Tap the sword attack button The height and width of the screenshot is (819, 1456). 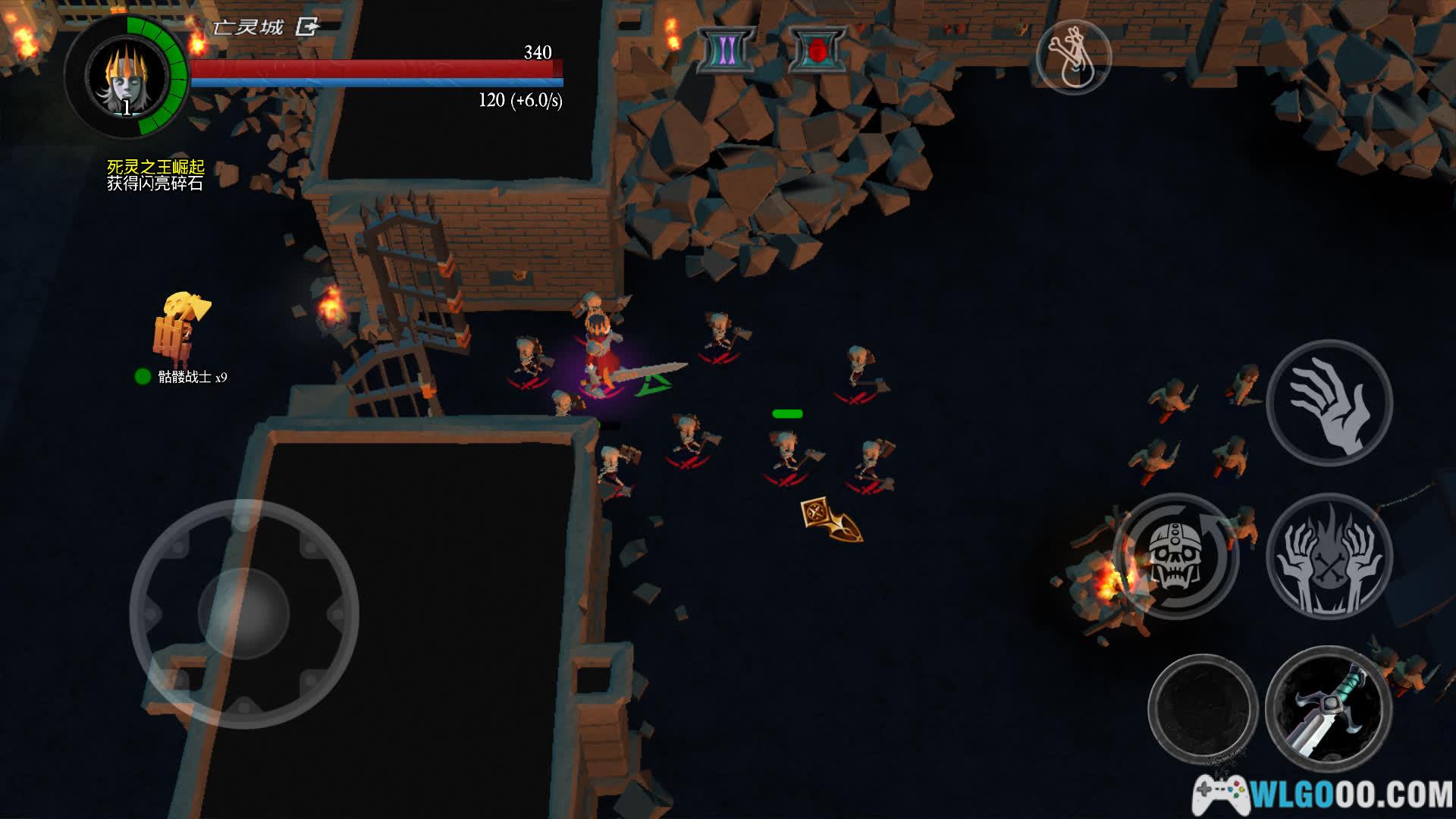[1329, 710]
